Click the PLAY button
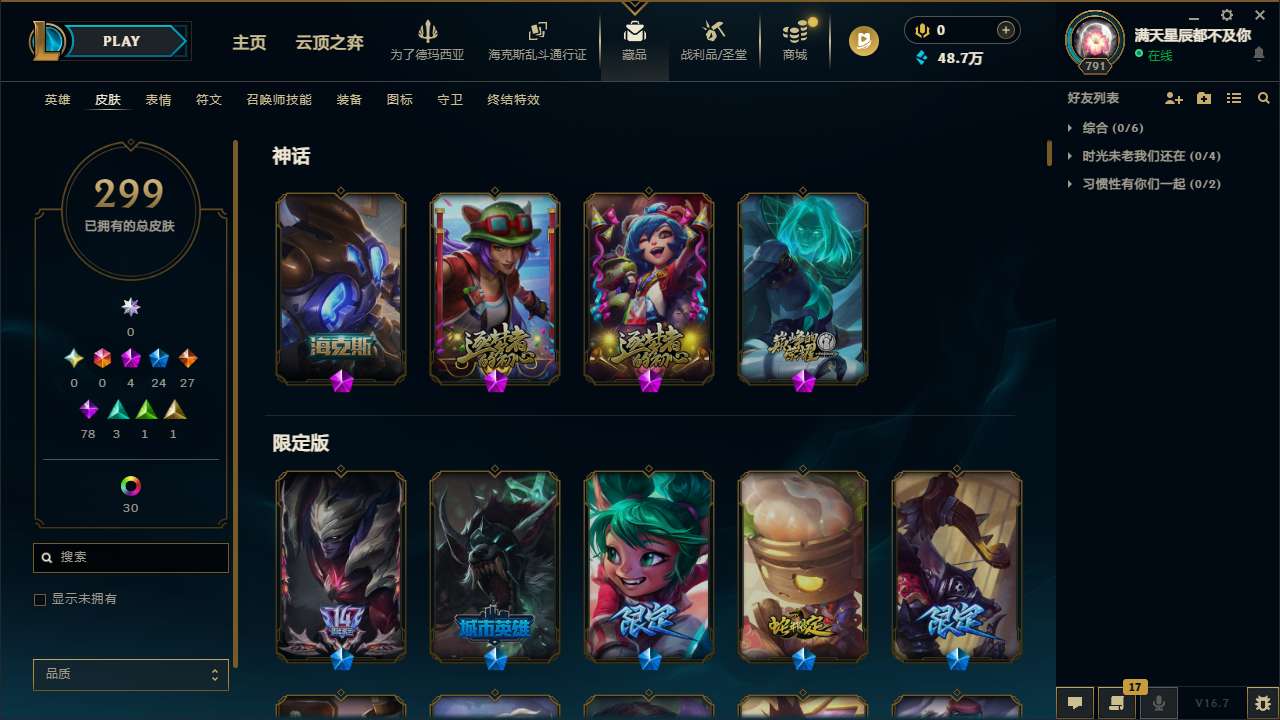The image size is (1280, 720). click(x=121, y=41)
